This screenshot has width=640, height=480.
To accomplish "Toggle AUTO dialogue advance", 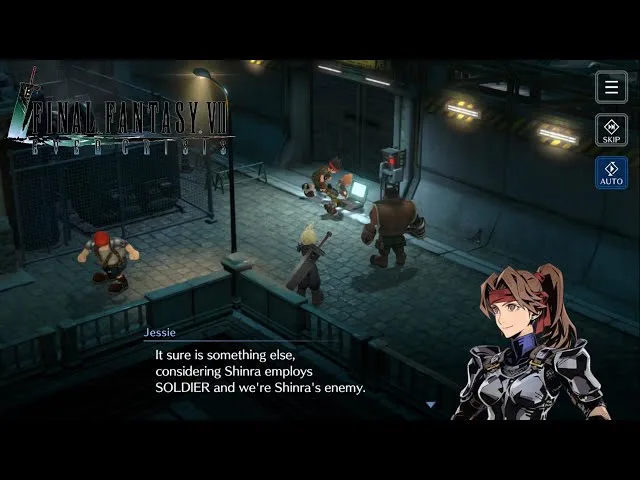I will 611,173.
